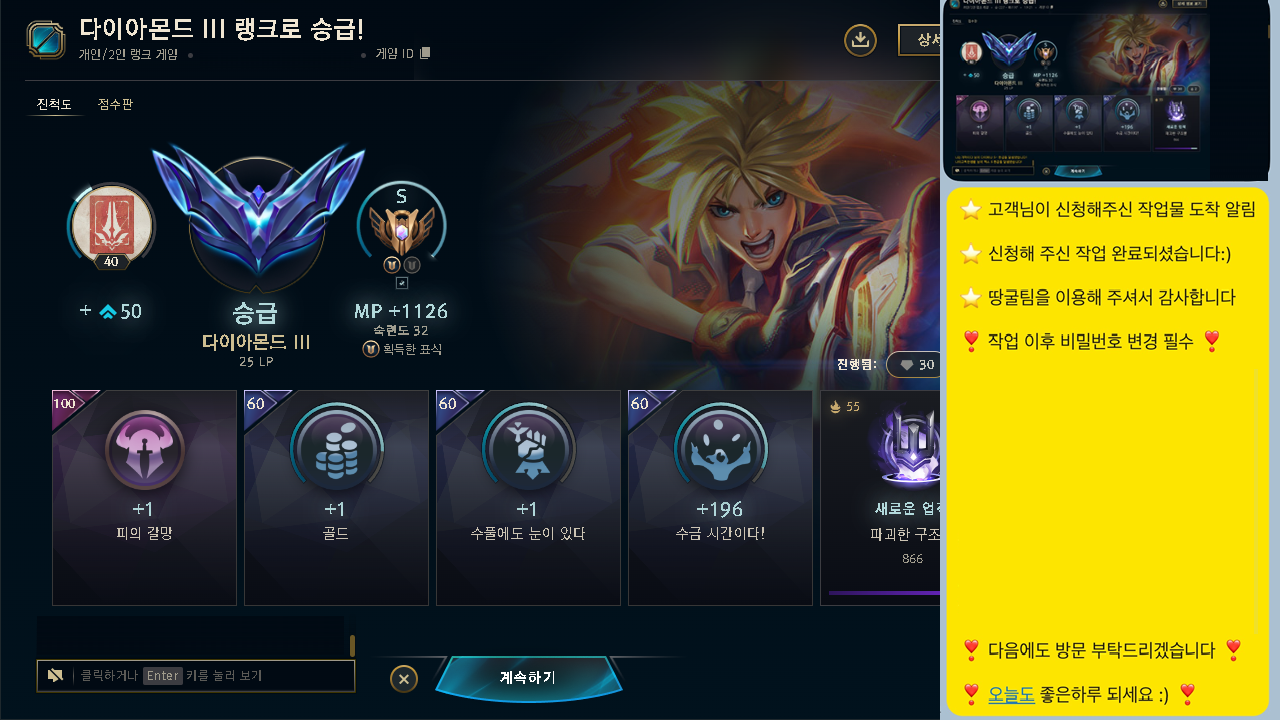Dismiss via the circular X button near continue
This screenshot has width=1280, height=720.
tap(404, 678)
